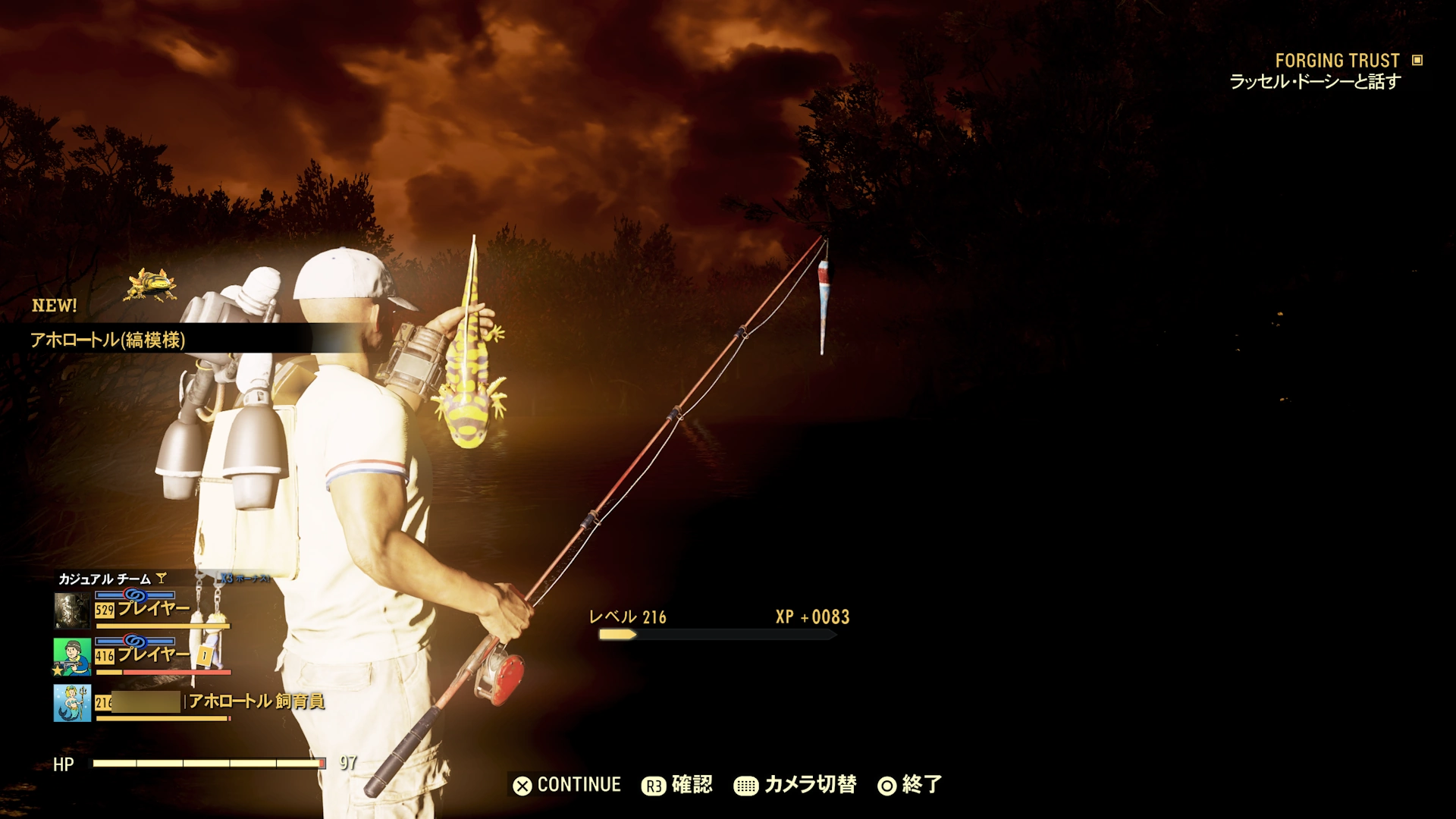Image resolution: width=1456 pixels, height=819 pixels.
Task: Click the mermaid portrait team member
Action: [x=73, y=702]
